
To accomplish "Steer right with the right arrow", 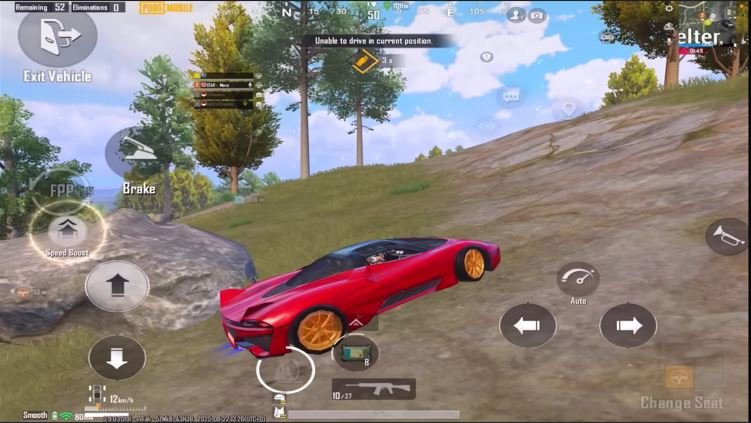I will tap(627, 325).
